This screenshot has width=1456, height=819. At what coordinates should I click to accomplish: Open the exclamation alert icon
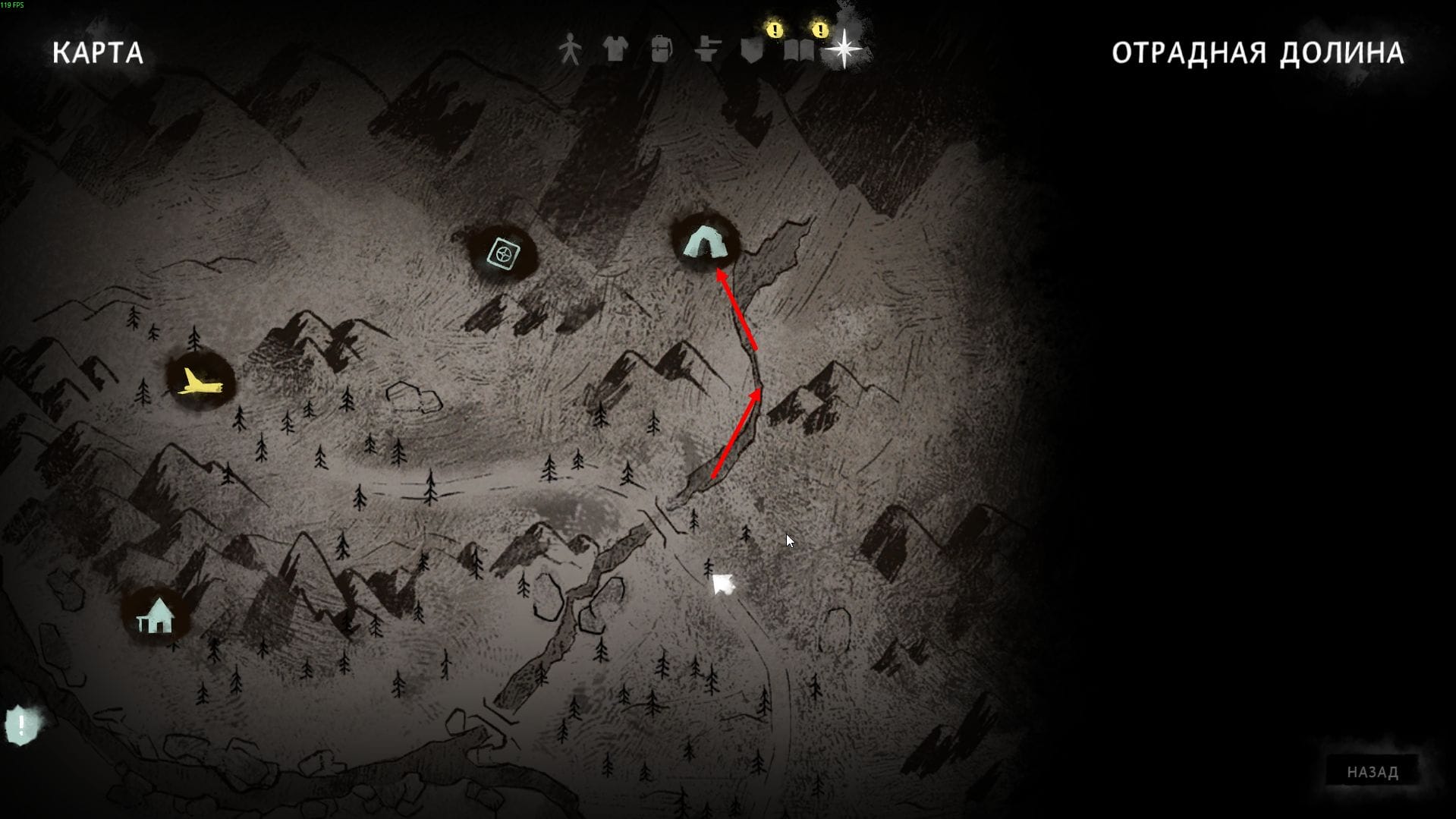(22, 725)
